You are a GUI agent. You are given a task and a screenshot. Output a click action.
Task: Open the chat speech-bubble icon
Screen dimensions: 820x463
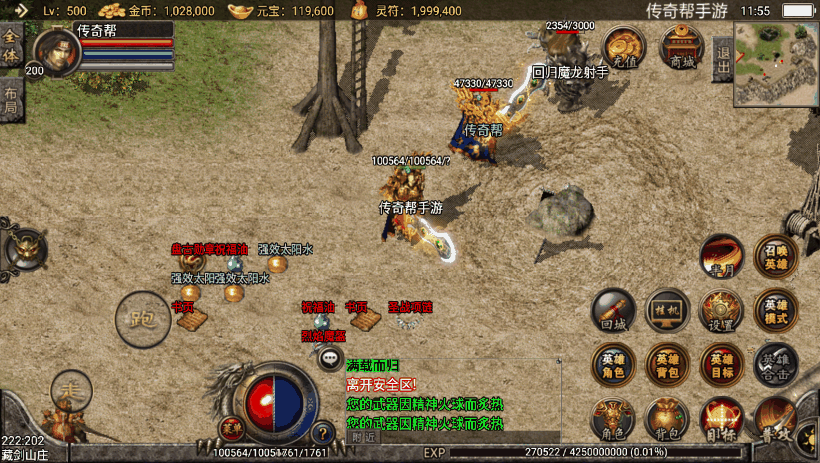click(x=329, y=357)
